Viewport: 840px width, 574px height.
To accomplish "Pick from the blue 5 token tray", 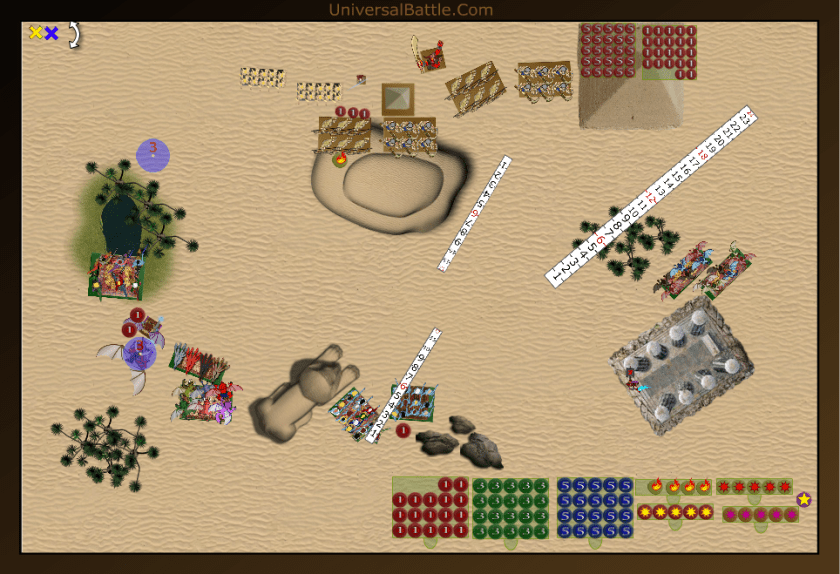I will (595, 508).
